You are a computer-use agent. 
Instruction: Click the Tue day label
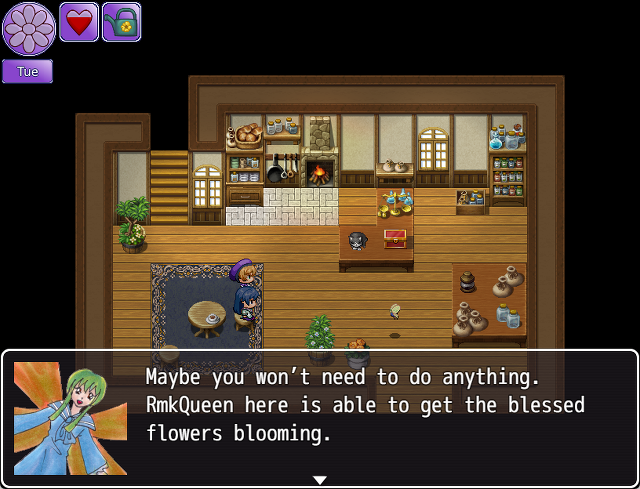click(x=27, y=72)
